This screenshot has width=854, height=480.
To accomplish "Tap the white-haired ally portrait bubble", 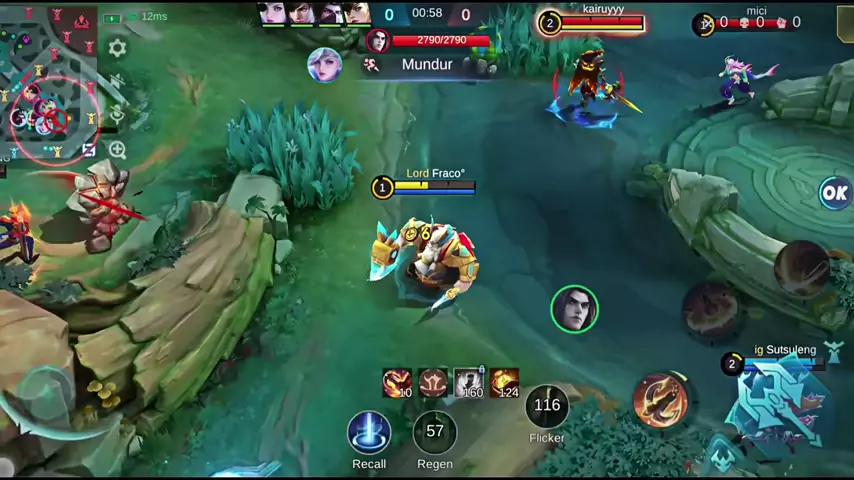I will click(x=324, y=65).
